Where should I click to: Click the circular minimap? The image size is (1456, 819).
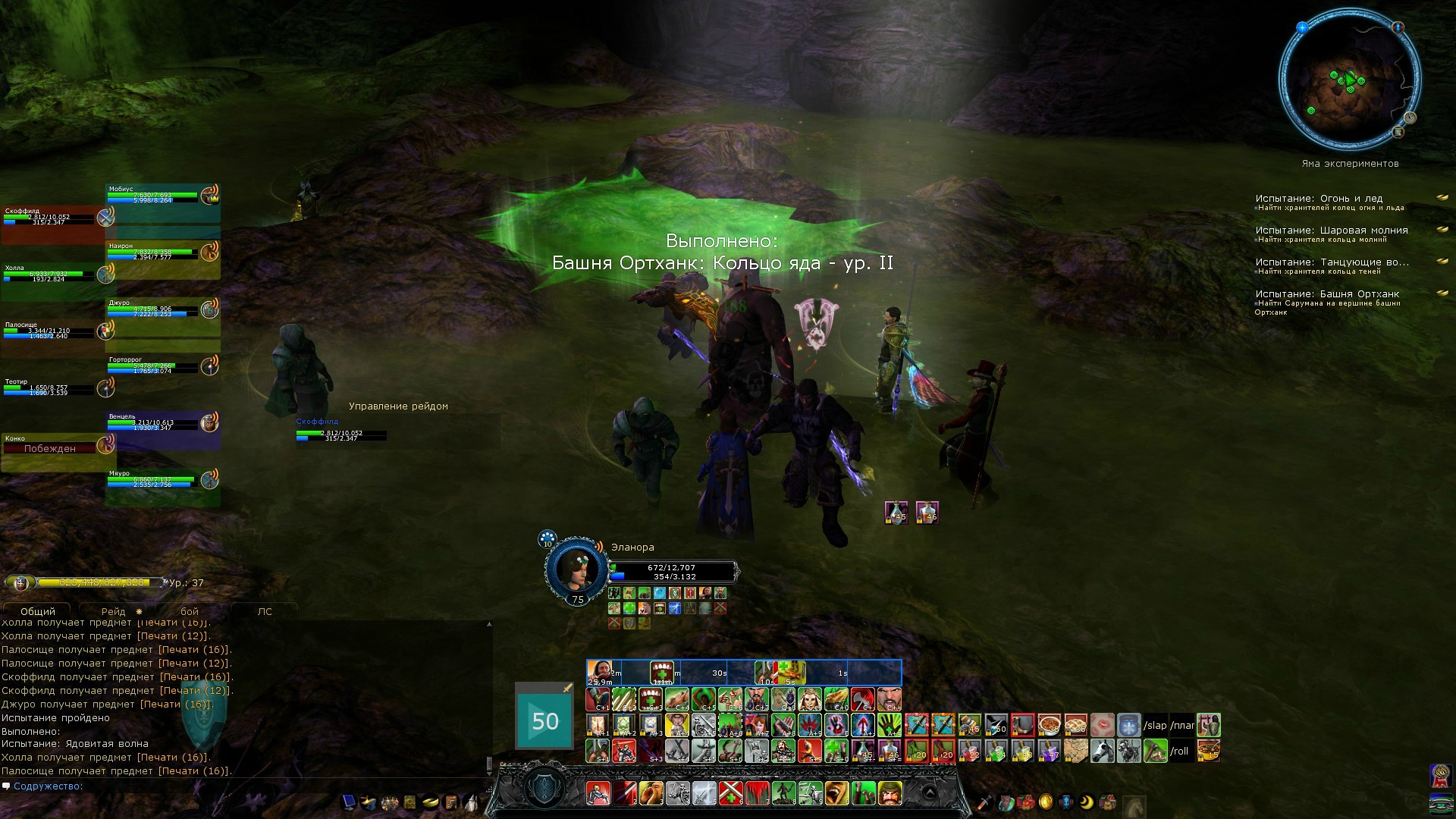[1349, 80]
